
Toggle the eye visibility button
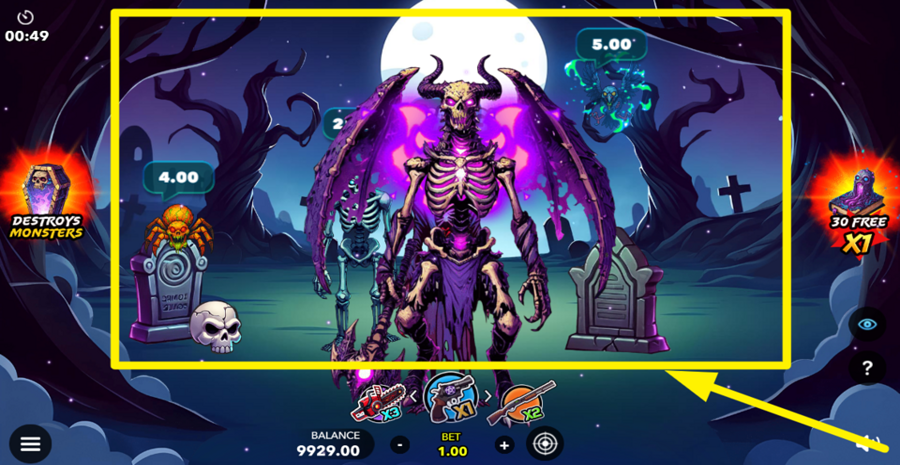point(866,324)
